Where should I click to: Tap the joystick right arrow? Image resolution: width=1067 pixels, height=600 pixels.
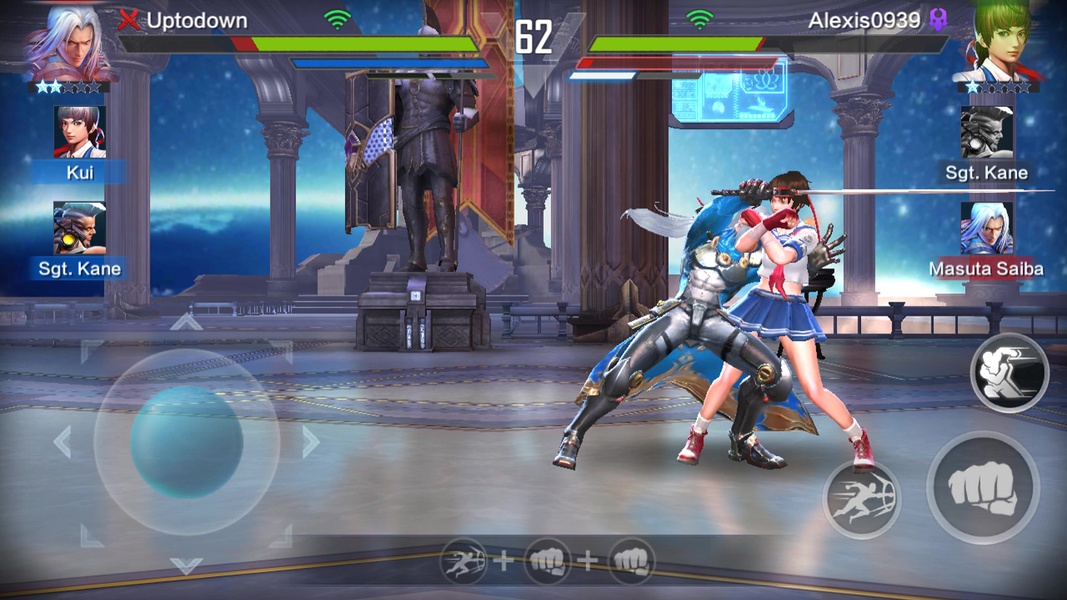[x=311, y=441]
